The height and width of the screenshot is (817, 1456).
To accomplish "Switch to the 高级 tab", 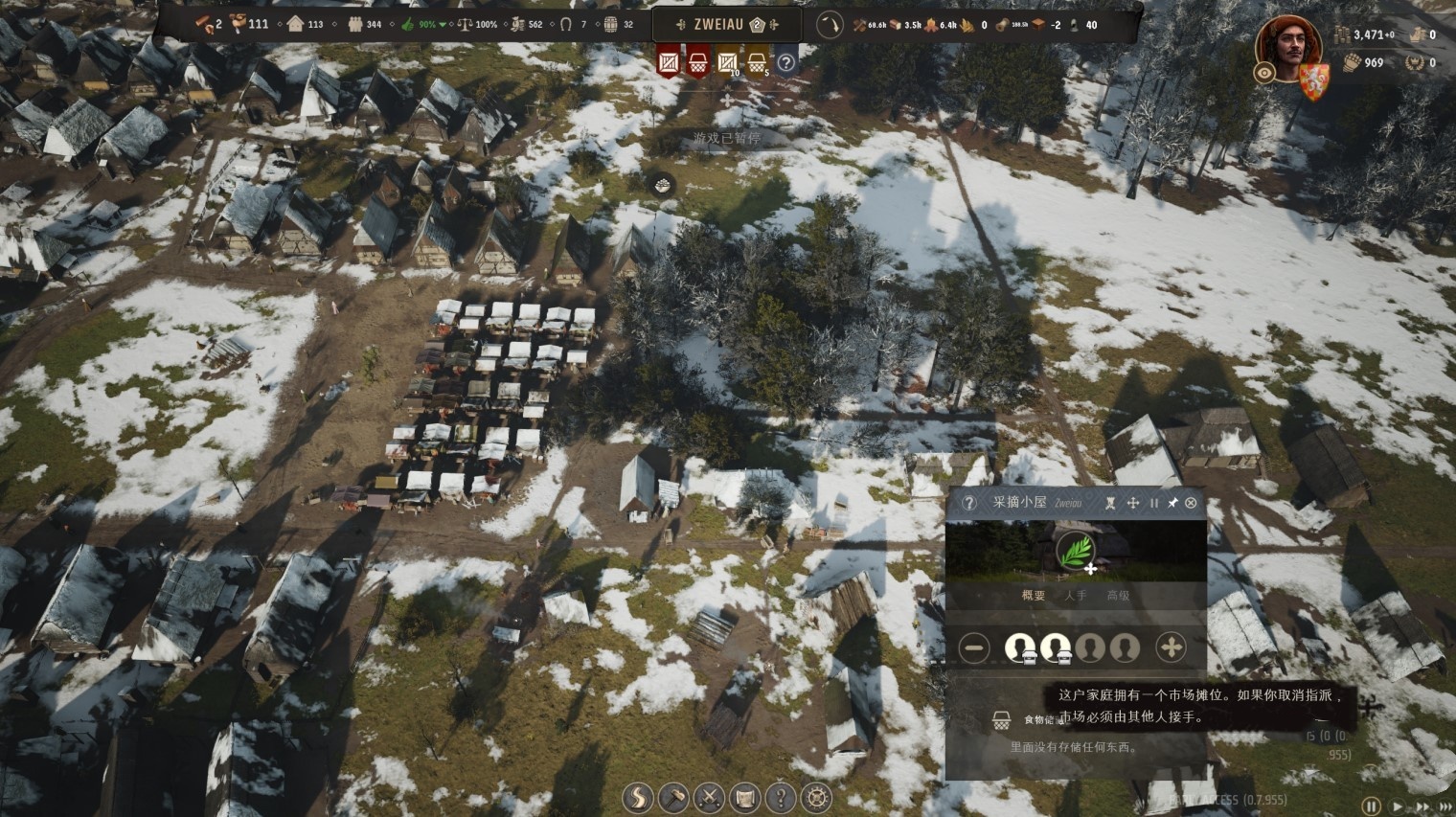I will pos(1118,596).
